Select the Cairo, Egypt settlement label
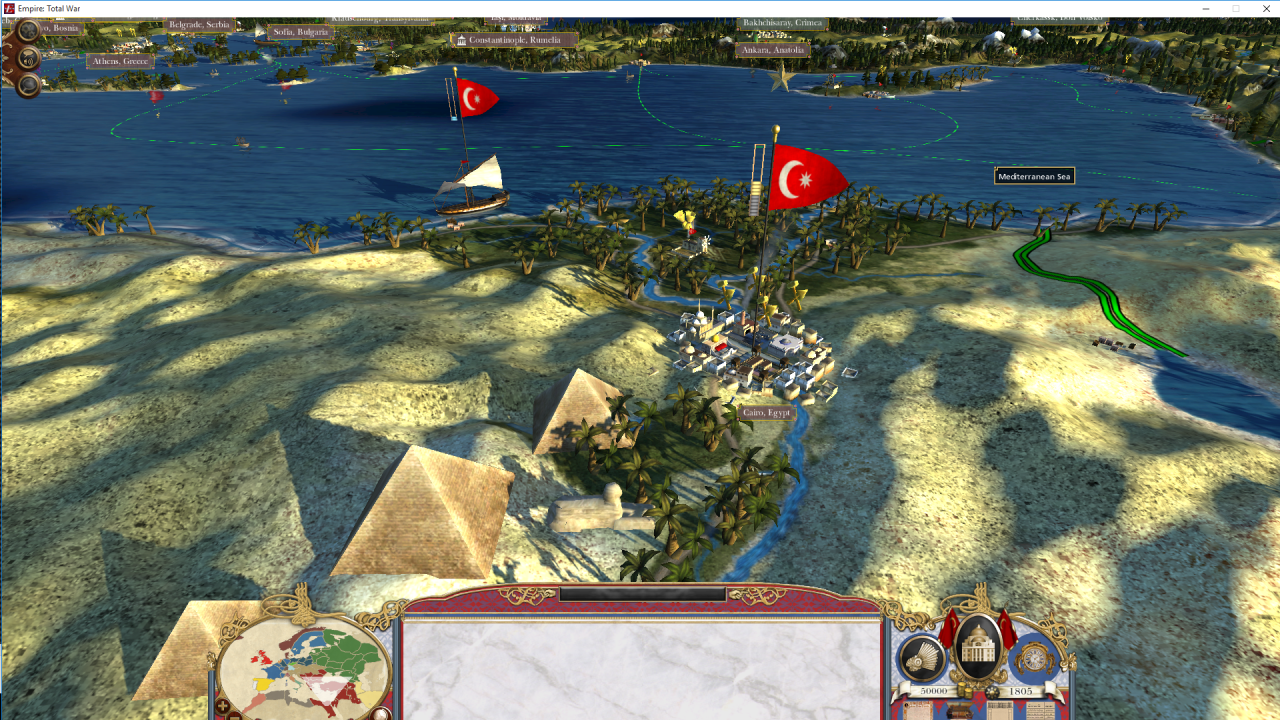This screenshot has width=1280, height=720. pos(767,412)
